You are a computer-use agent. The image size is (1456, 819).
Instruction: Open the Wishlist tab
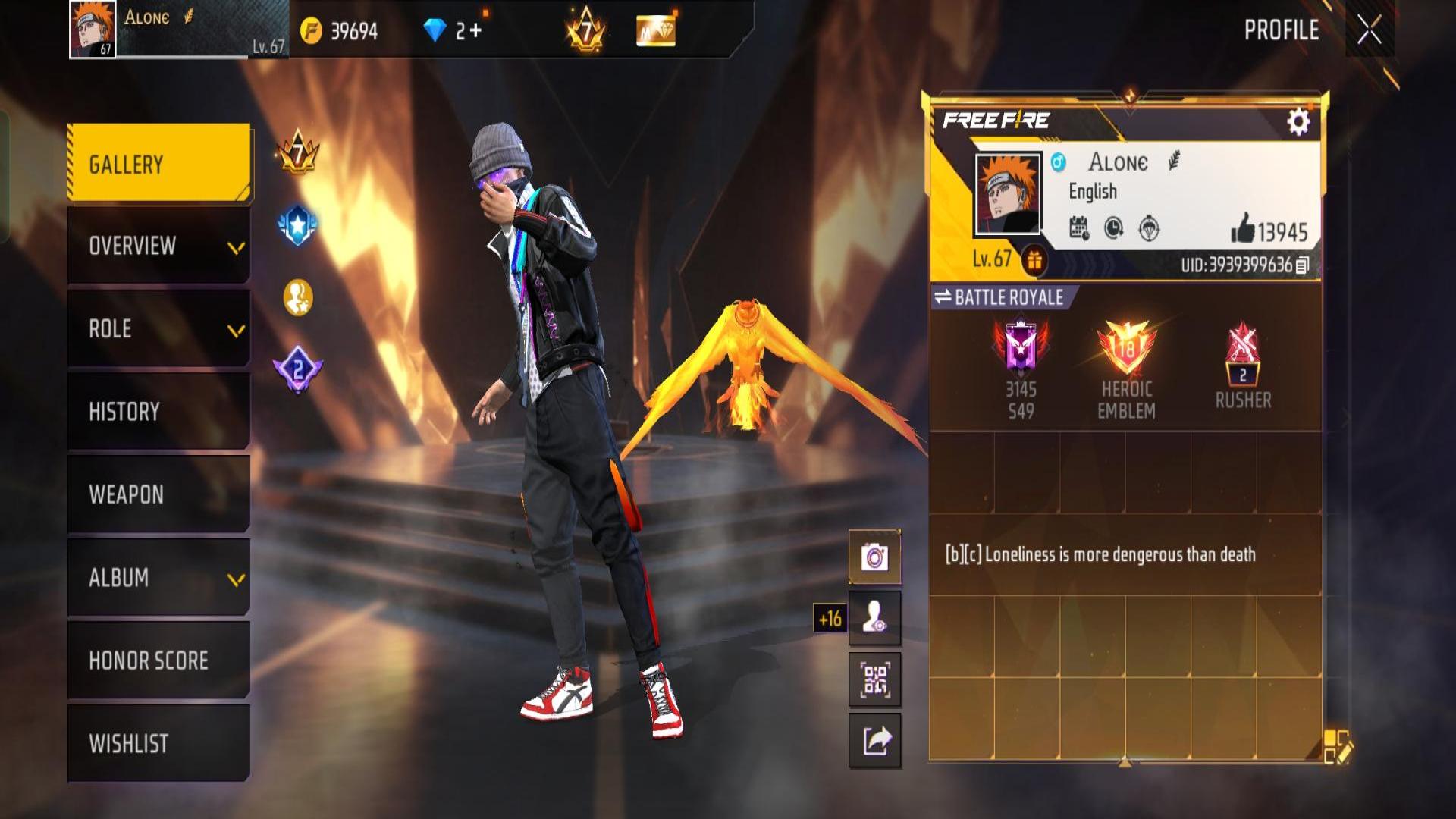159,743
